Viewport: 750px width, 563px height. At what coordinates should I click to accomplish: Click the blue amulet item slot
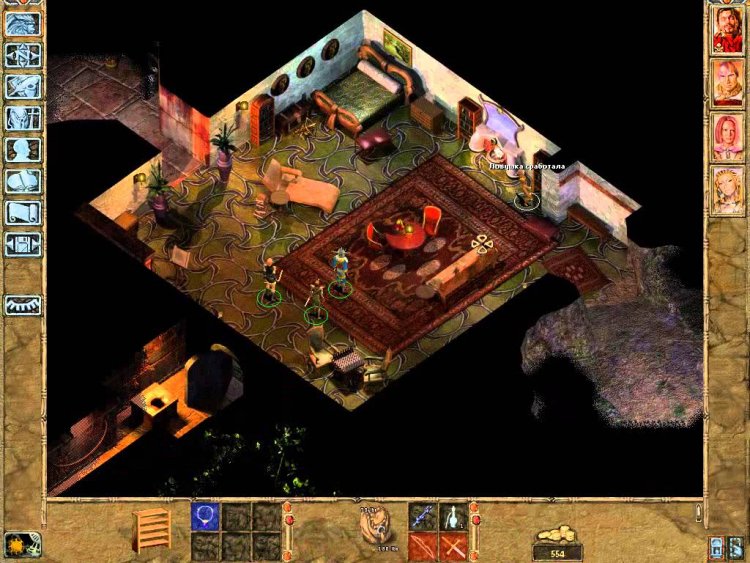(x=205, y=516)
